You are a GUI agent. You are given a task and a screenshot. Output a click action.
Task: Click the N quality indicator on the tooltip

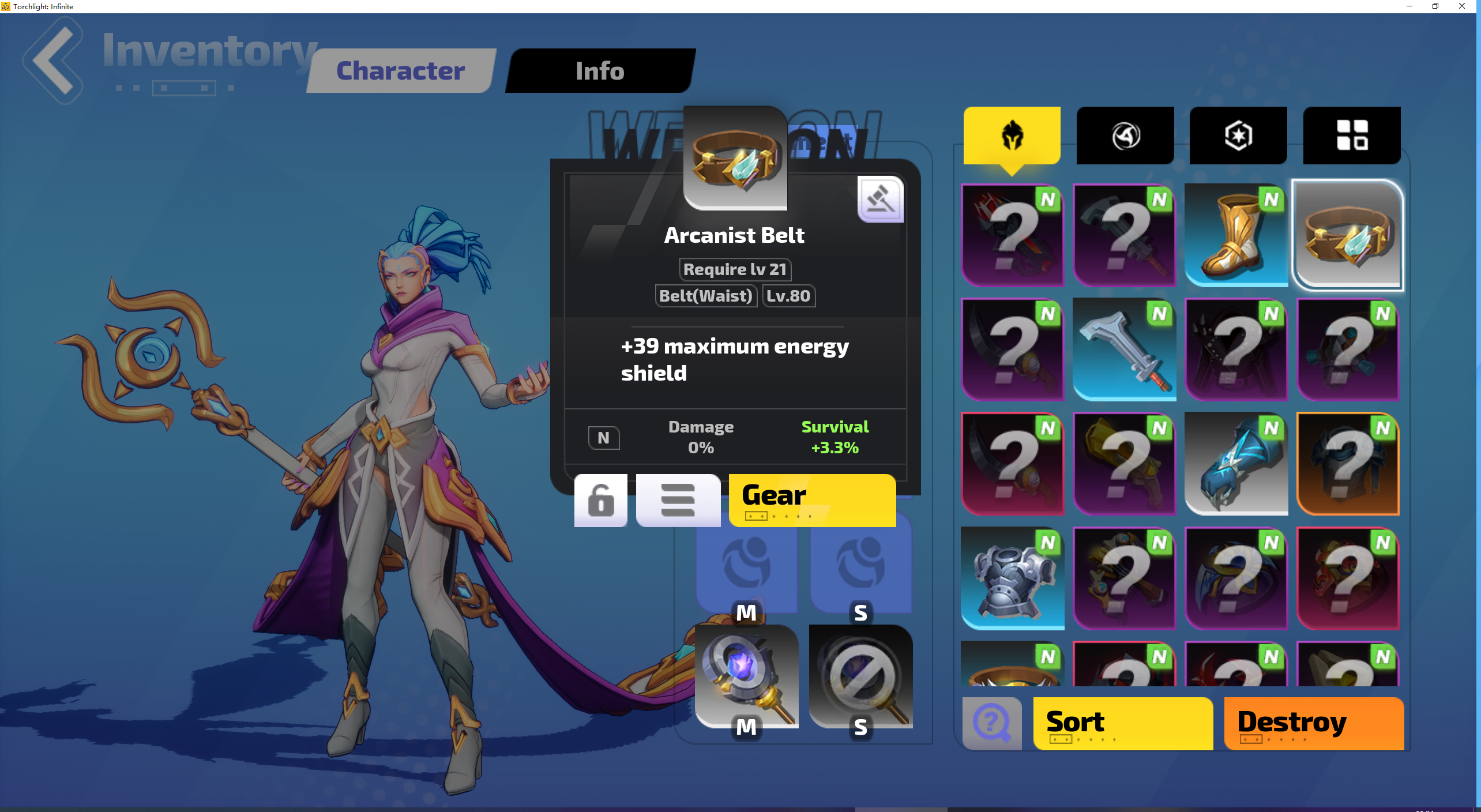pos(603,438)
